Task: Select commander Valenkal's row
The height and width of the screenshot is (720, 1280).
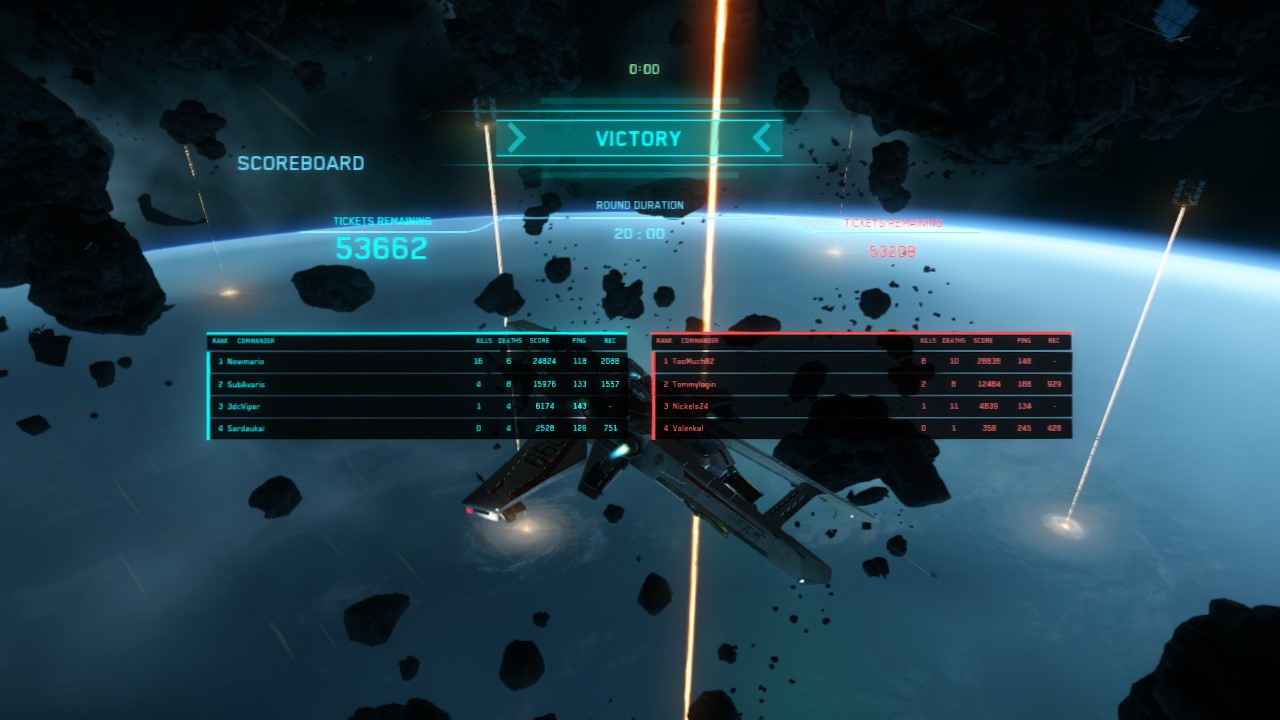Action: (861, 428)
